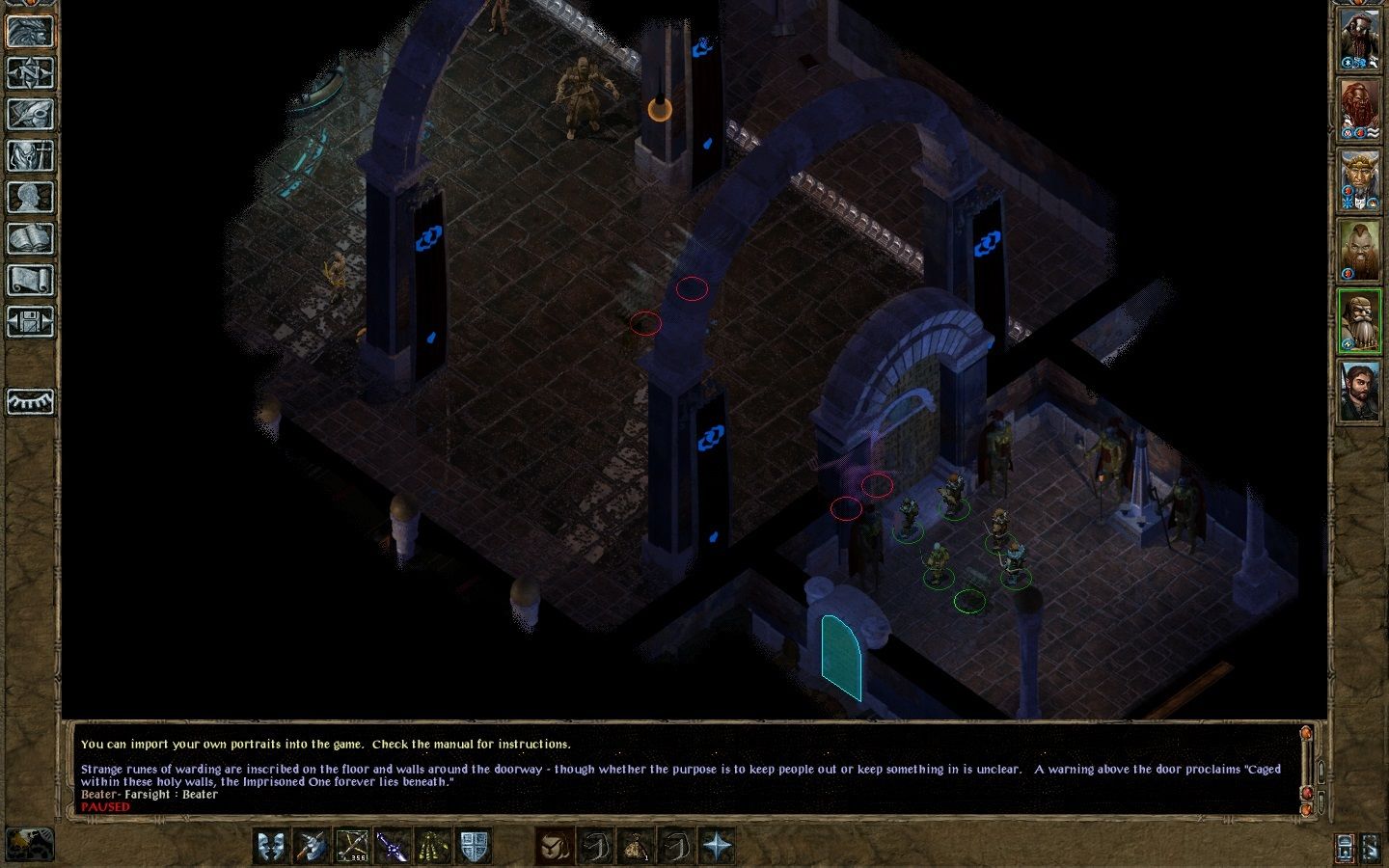Use the quick item pouch slot

tap(637, 846)
